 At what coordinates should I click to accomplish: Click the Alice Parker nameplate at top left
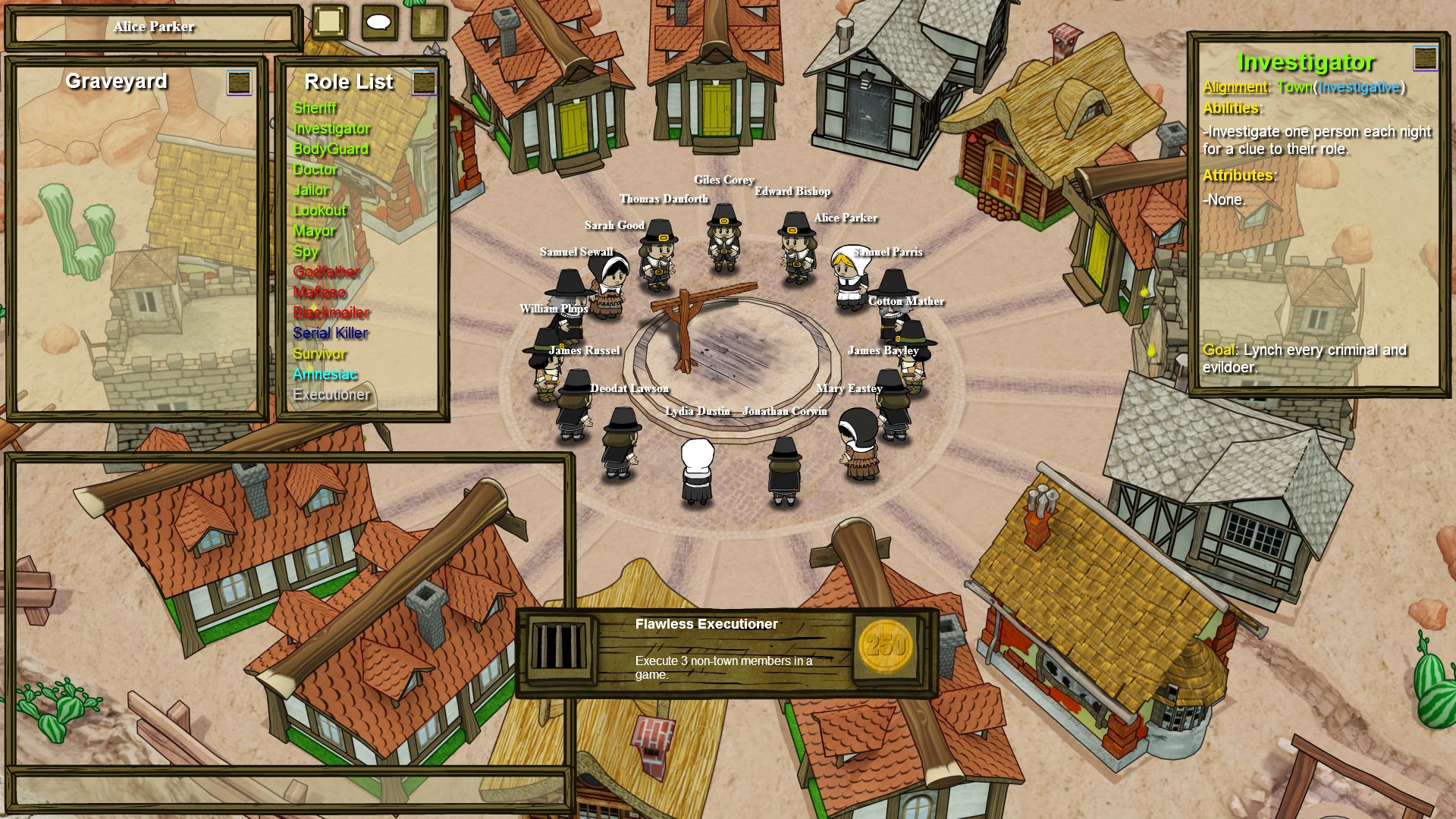click(x=155, y=26)
